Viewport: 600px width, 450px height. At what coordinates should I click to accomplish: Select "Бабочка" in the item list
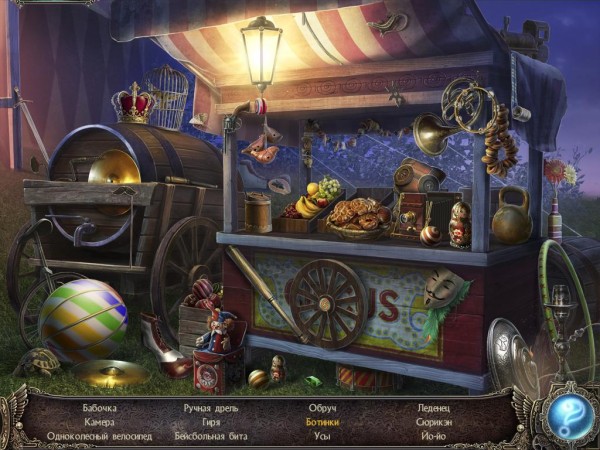(100, 408)
